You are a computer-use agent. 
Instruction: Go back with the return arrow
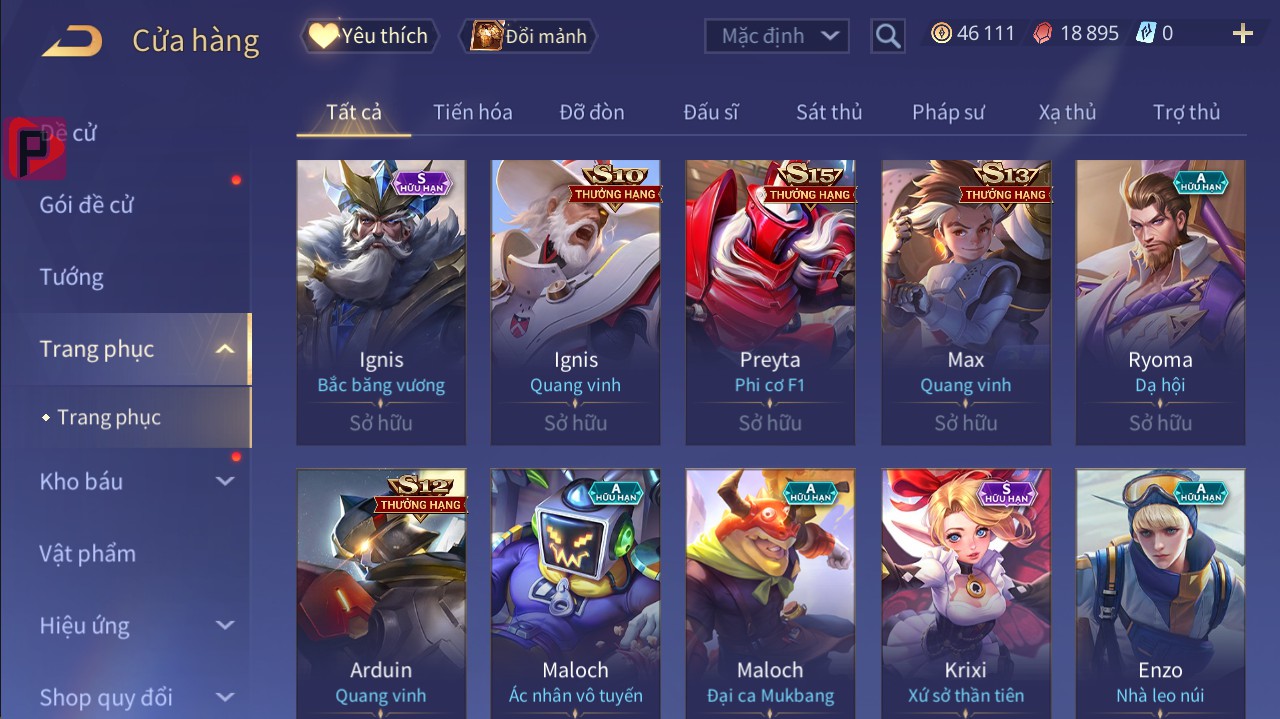[71, 40]
